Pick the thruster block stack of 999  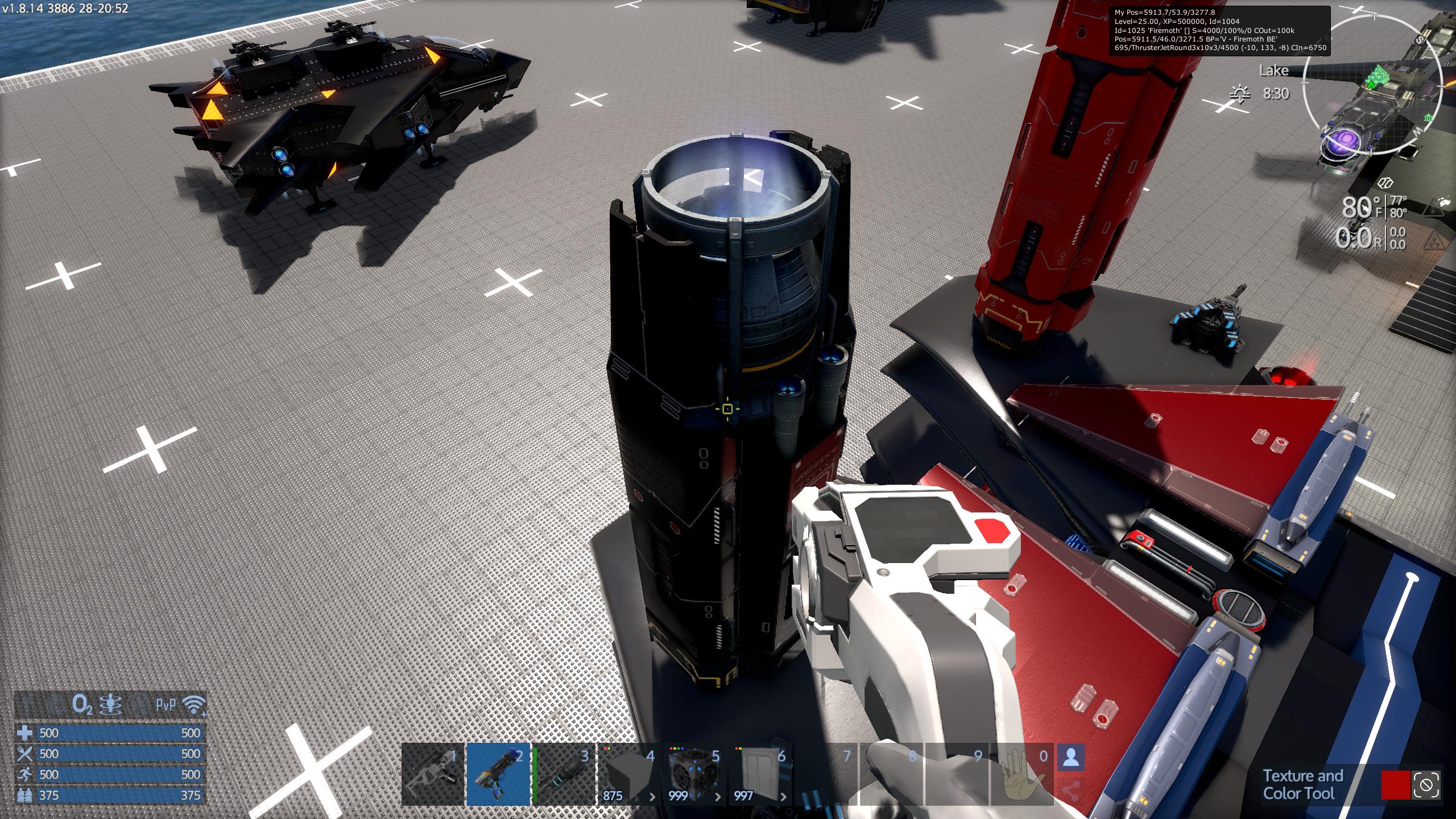click(694, 773)
